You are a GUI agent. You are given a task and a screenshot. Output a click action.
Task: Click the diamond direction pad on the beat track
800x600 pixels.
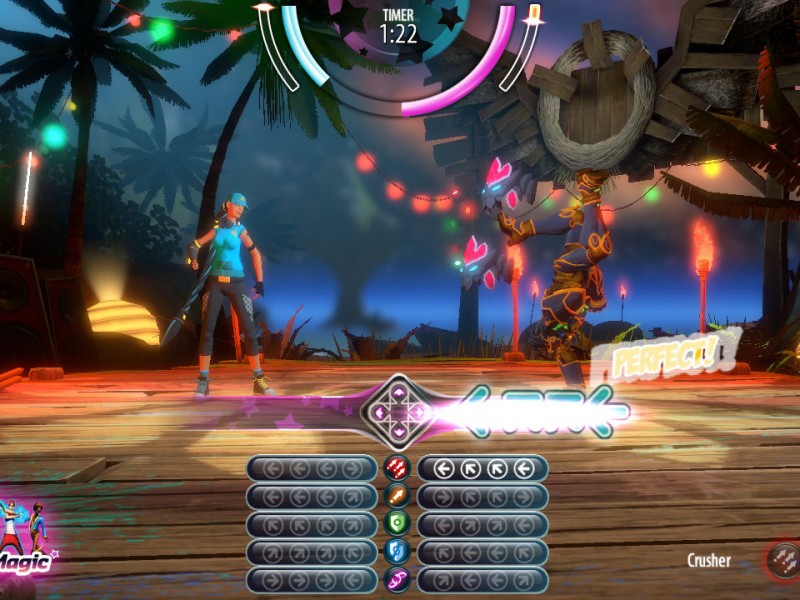[x=398, y=409]
